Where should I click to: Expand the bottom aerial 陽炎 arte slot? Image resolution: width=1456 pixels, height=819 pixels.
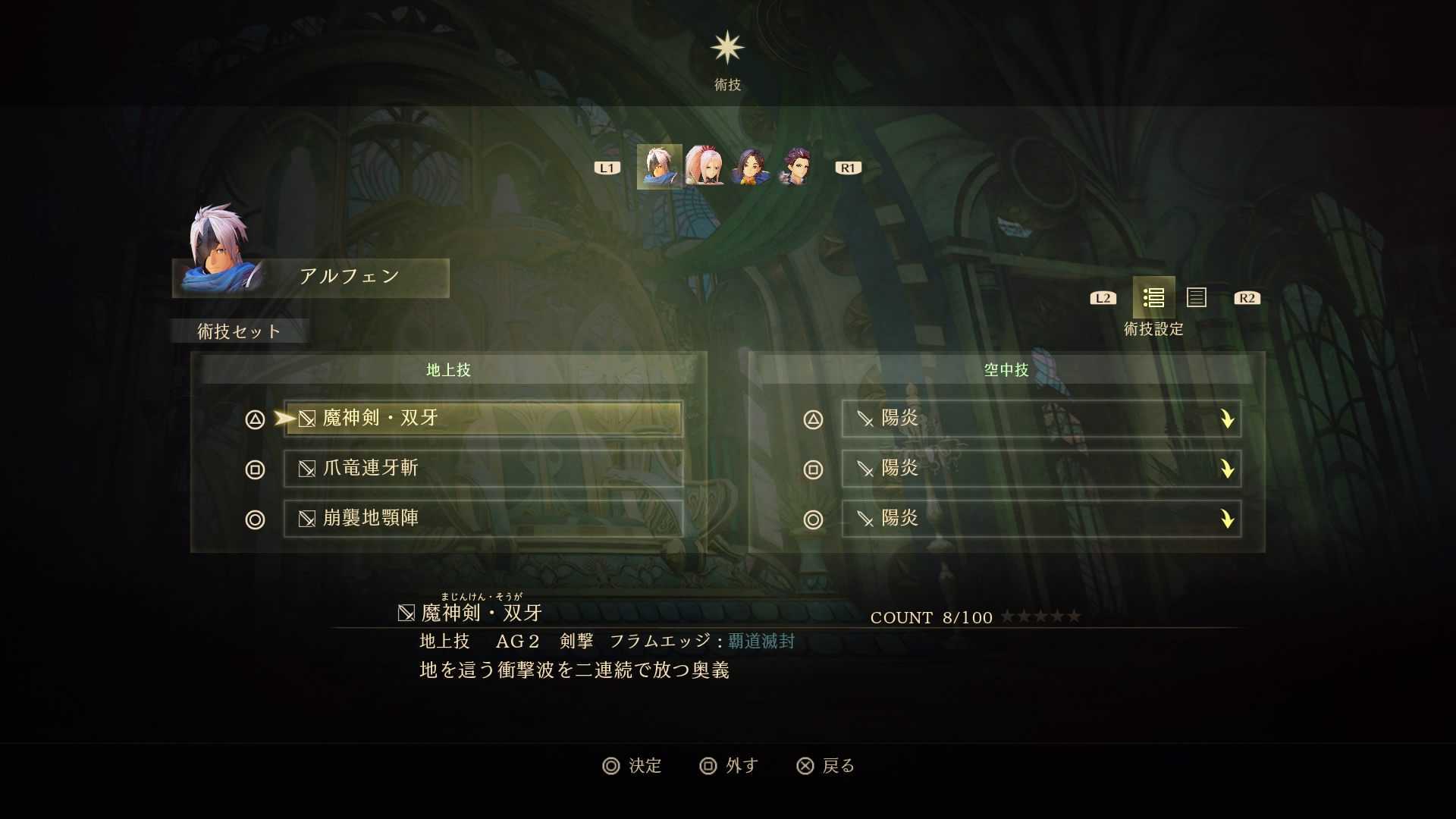1228,519
